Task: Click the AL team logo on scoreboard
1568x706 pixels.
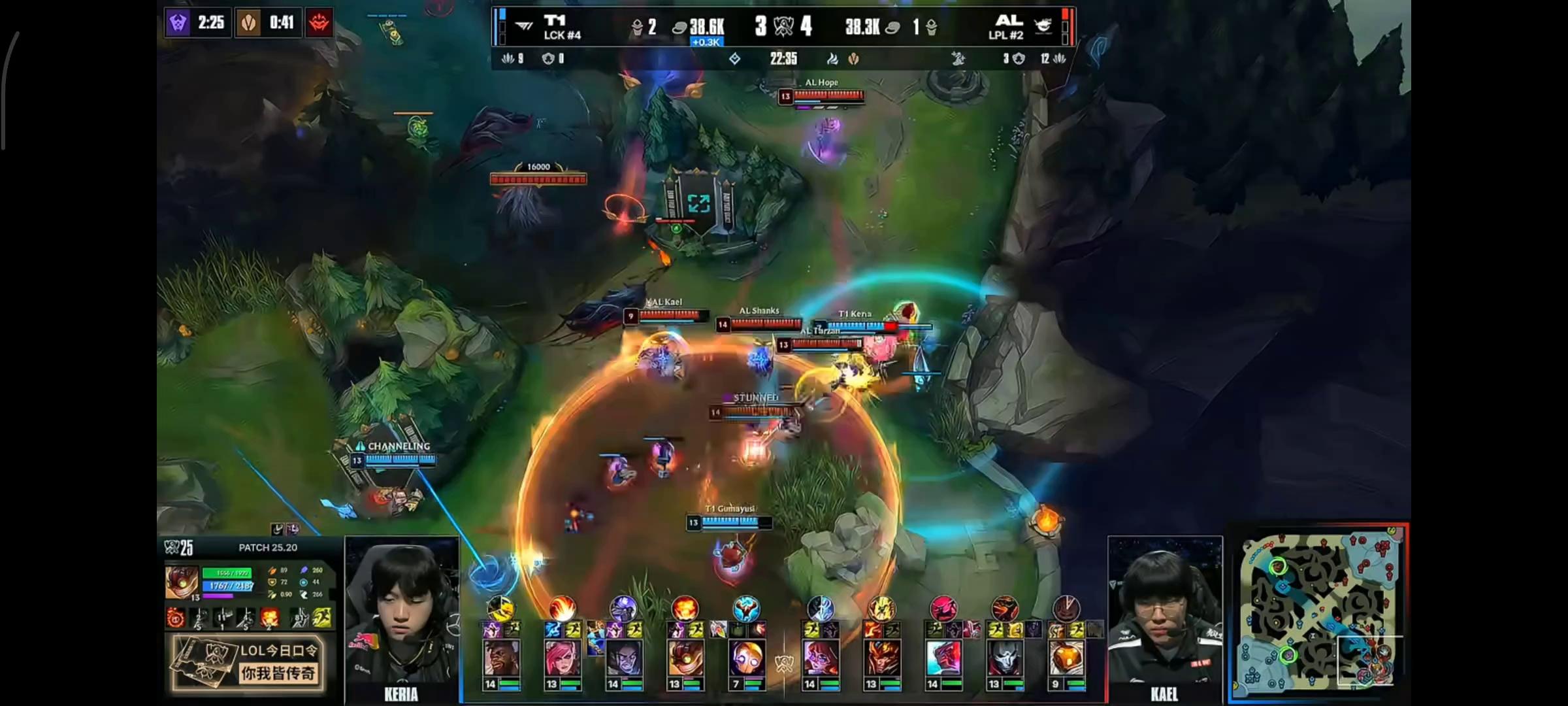Action: (1043, 26)
